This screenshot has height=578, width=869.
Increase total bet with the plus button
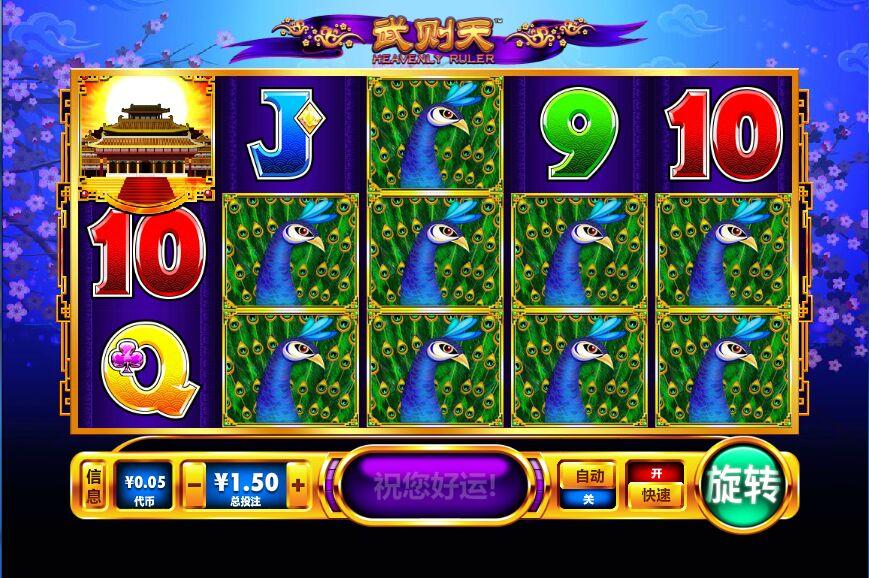pyautogui.click(x=297, y=486)
